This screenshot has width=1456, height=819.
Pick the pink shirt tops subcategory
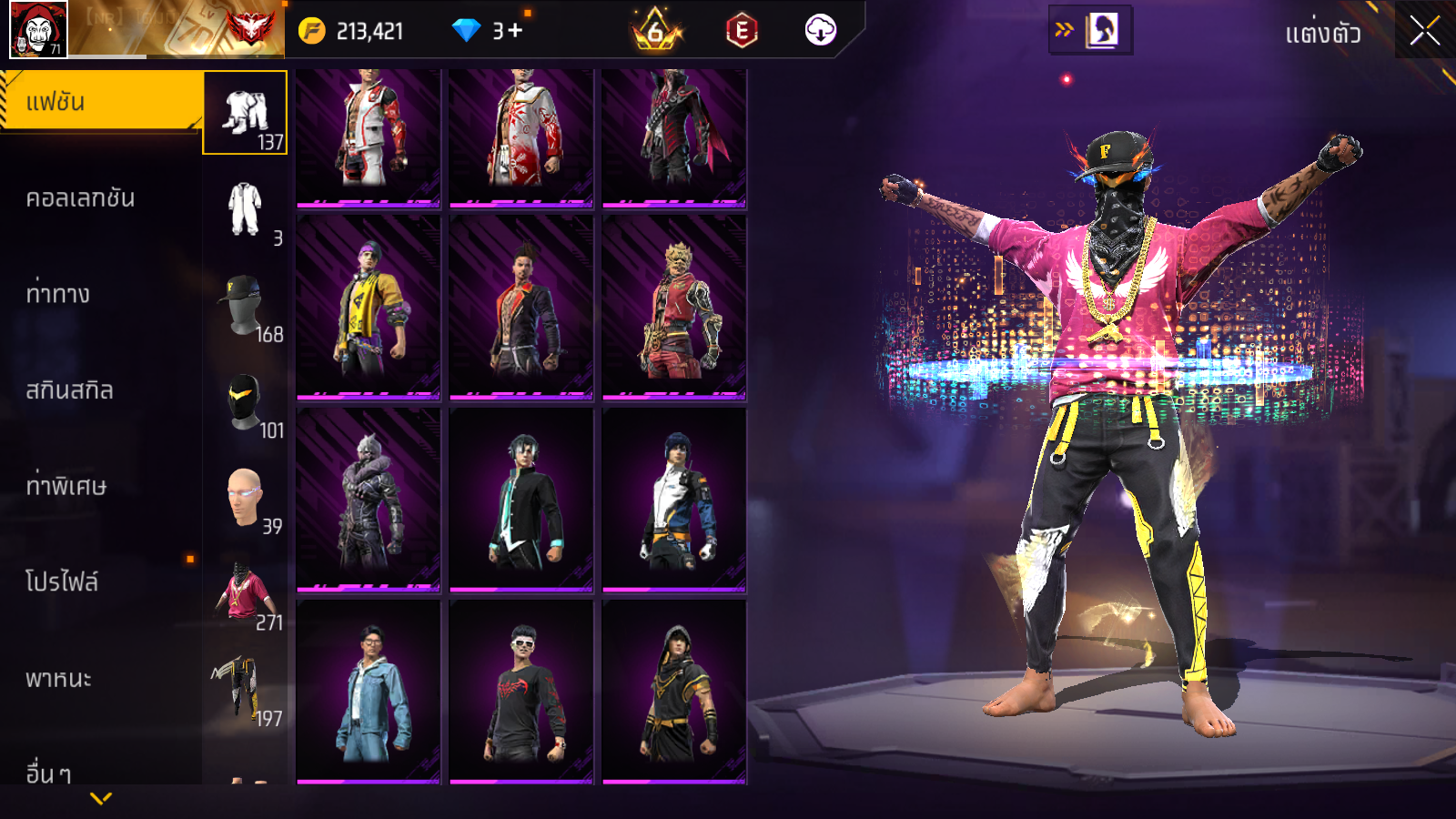coord(245,593)
